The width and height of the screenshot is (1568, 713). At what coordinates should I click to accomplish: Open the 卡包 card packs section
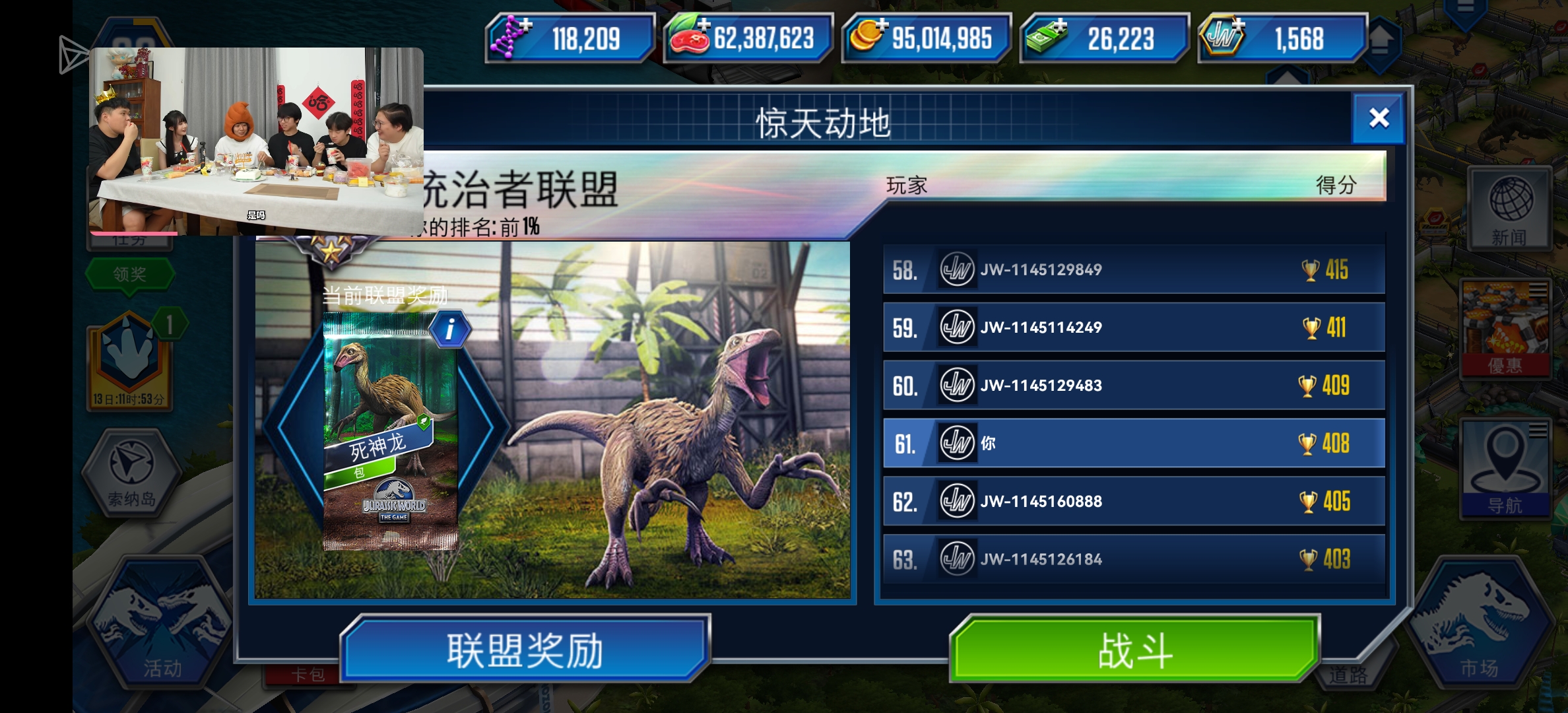tap(310, 673)
